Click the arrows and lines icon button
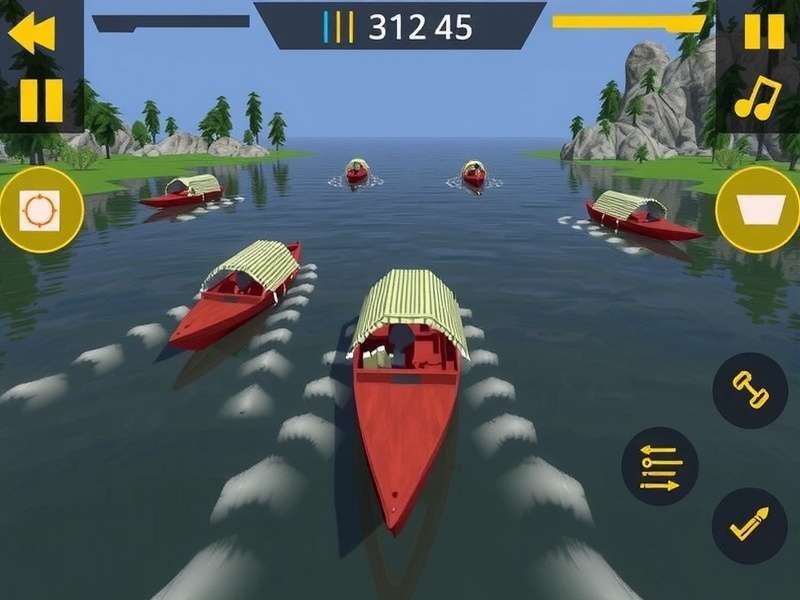The image size is (800, 600). [660, 466]
